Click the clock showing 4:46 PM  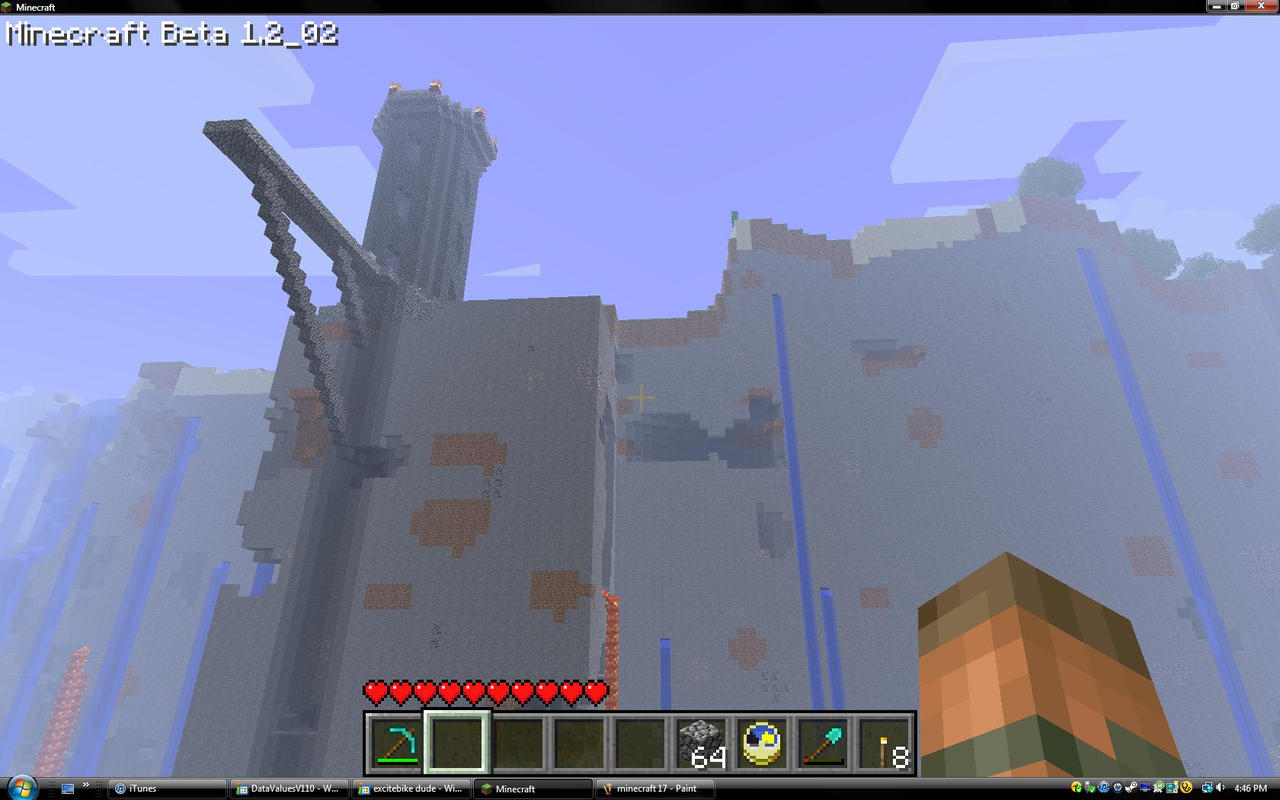[1252, 789]
